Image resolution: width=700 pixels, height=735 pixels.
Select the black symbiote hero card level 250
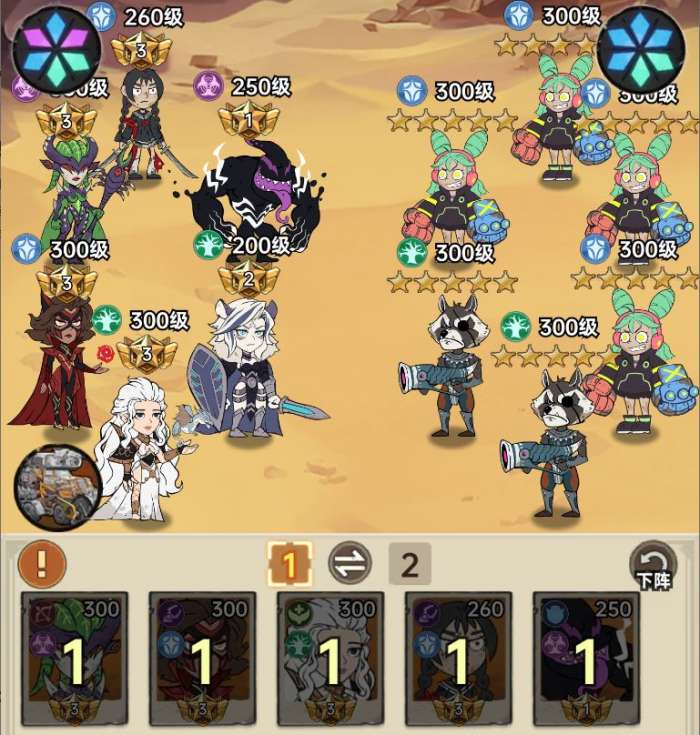[x=585, y=655]
